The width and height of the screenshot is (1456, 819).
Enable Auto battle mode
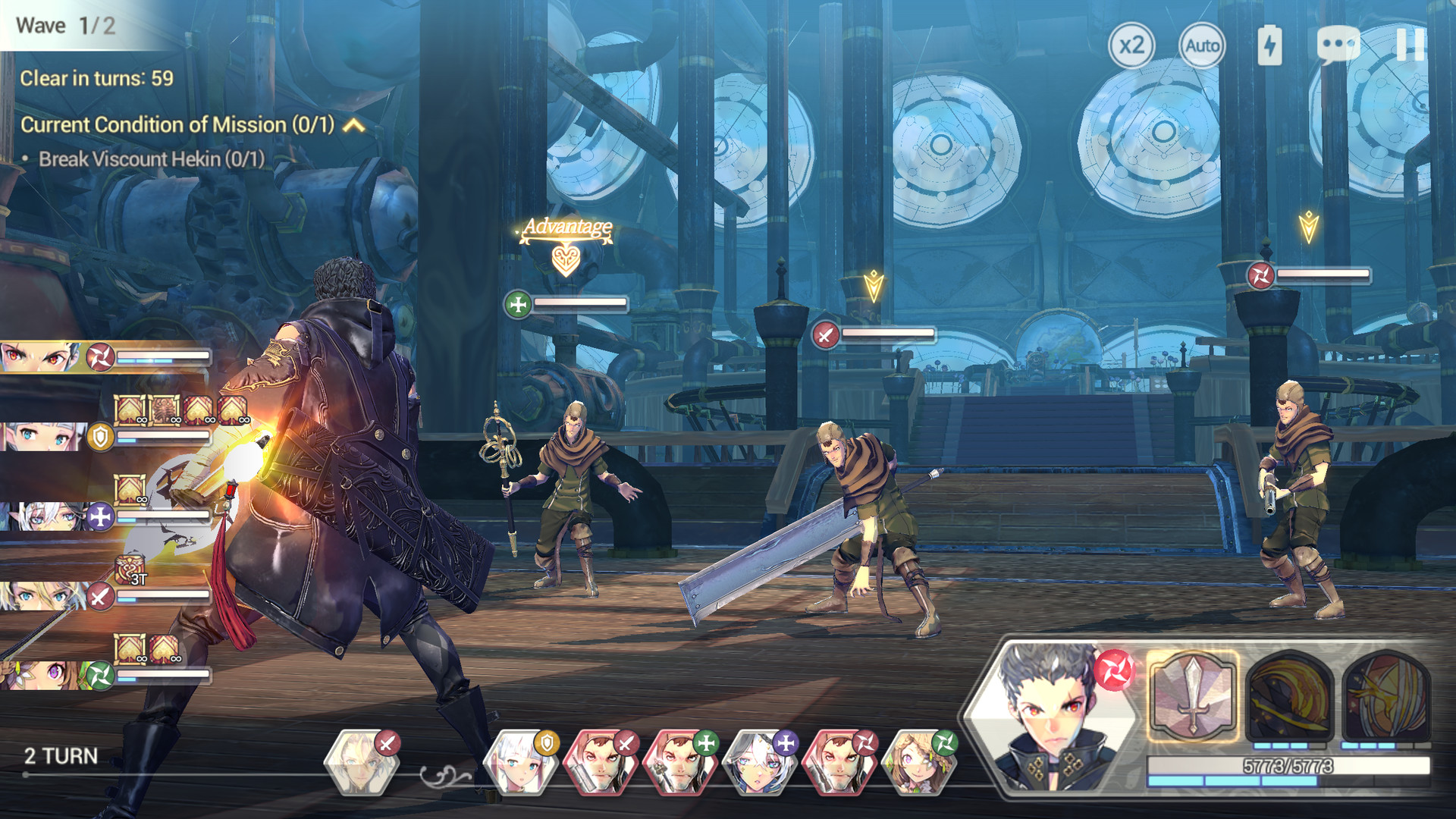(1202, 45)
